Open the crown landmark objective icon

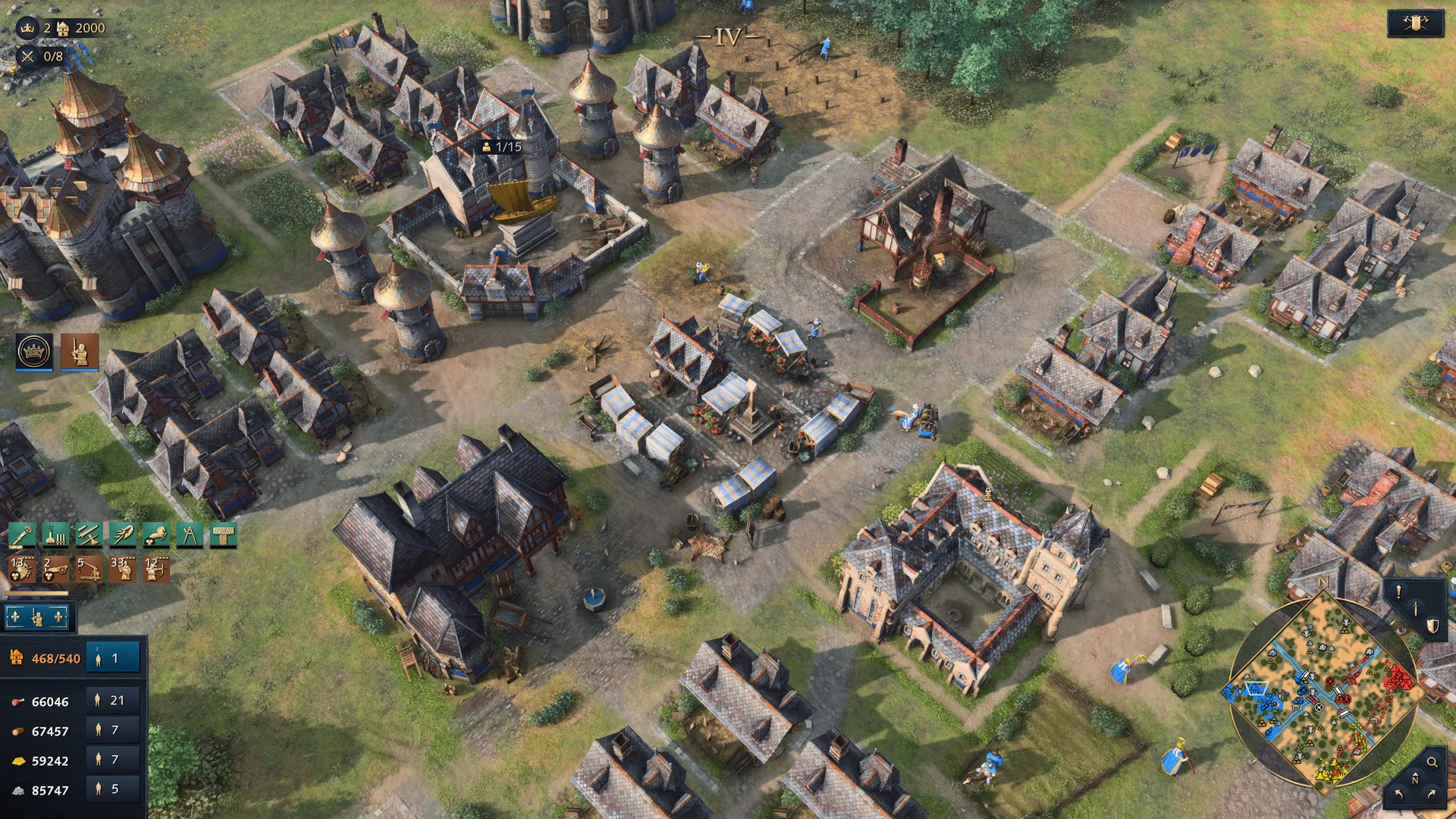coord(28,28)
